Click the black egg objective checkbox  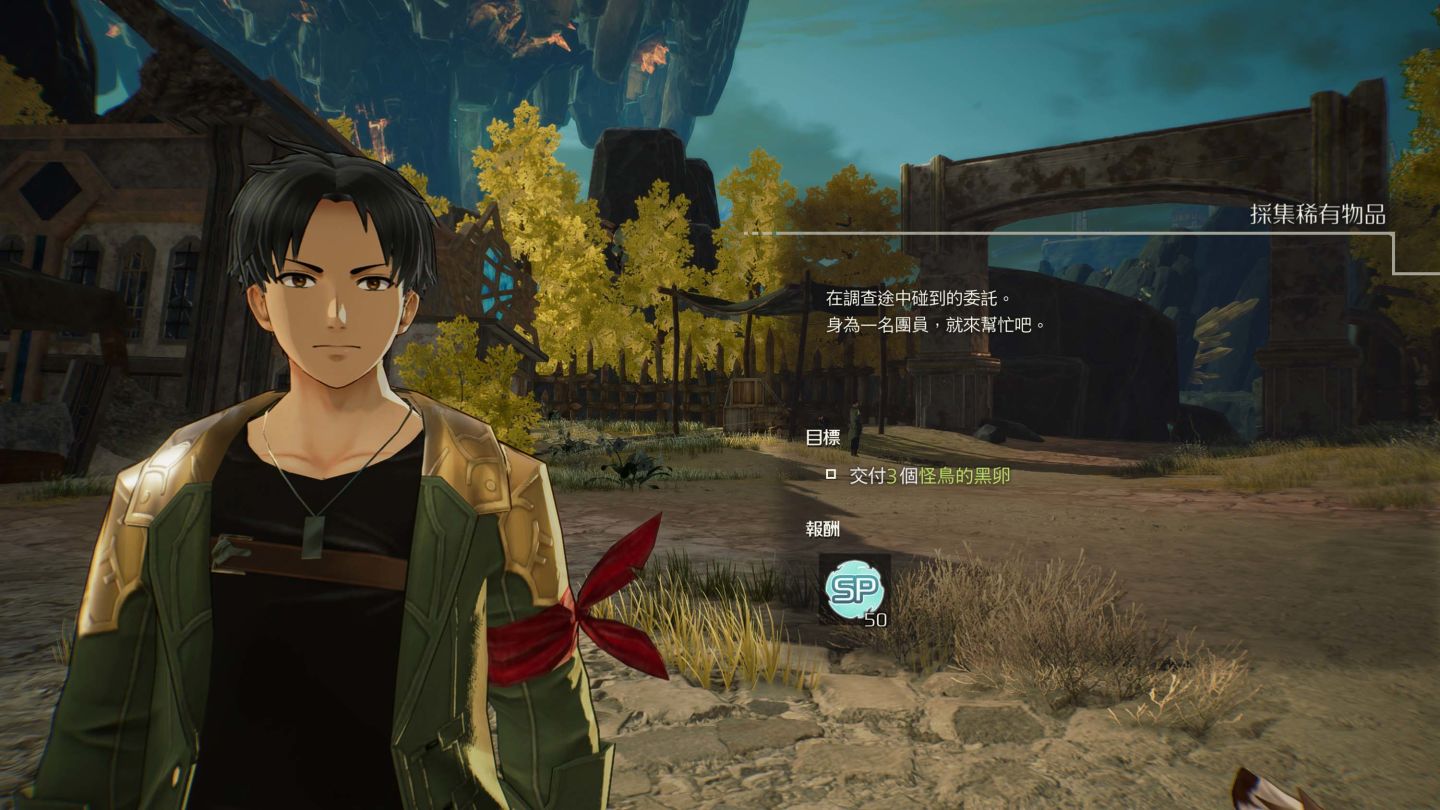[x=830, y=475]
